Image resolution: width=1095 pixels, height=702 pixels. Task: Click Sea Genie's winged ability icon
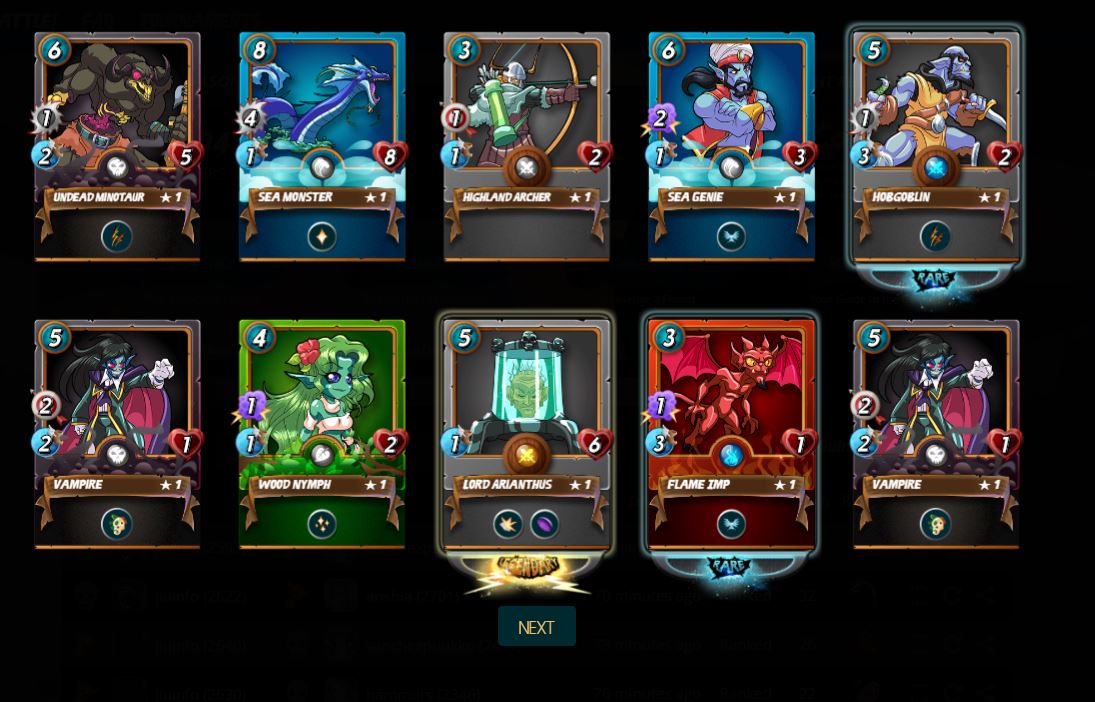(731, 237)
